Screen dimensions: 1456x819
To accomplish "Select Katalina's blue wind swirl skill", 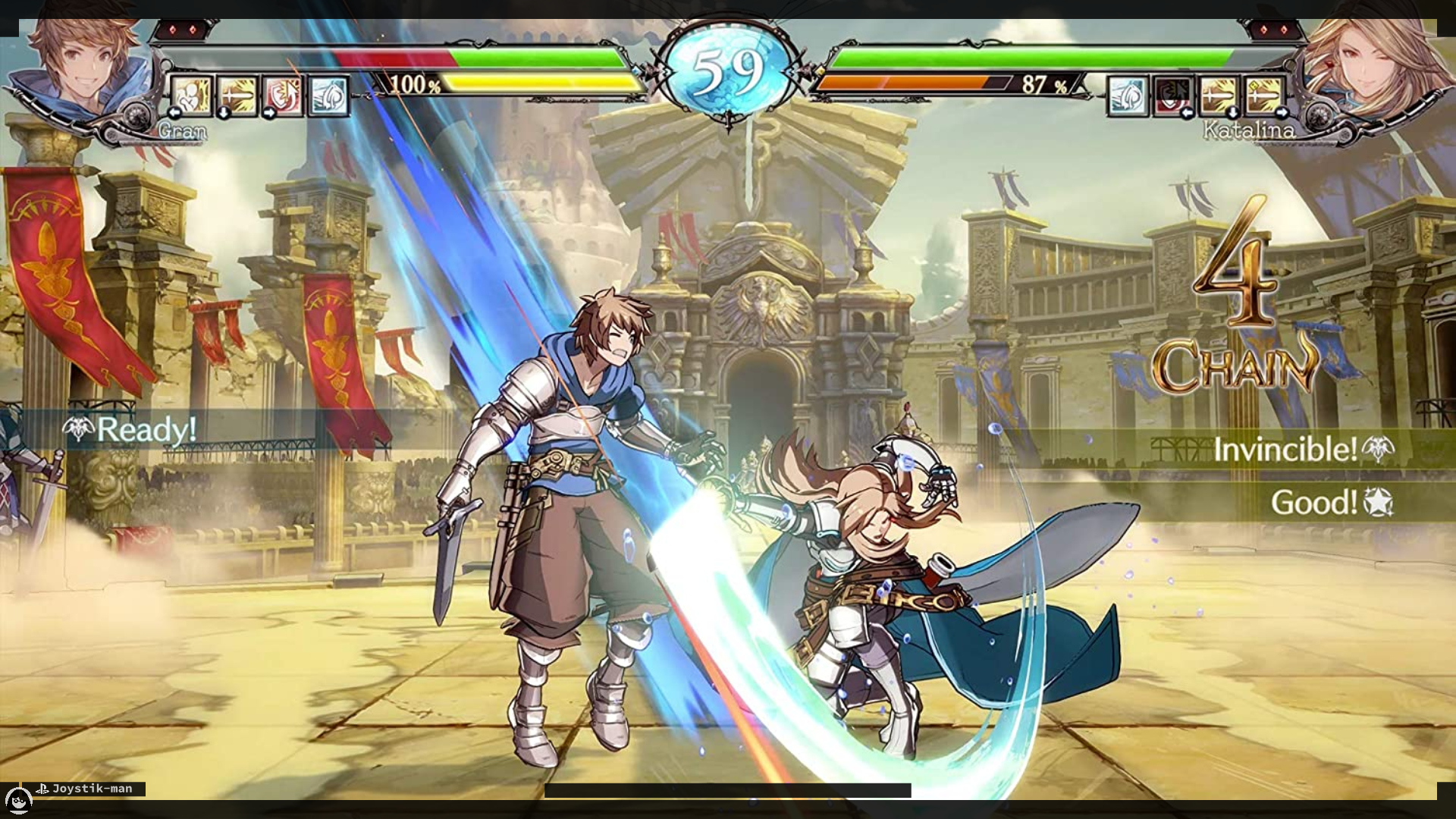I will 1128,96.
